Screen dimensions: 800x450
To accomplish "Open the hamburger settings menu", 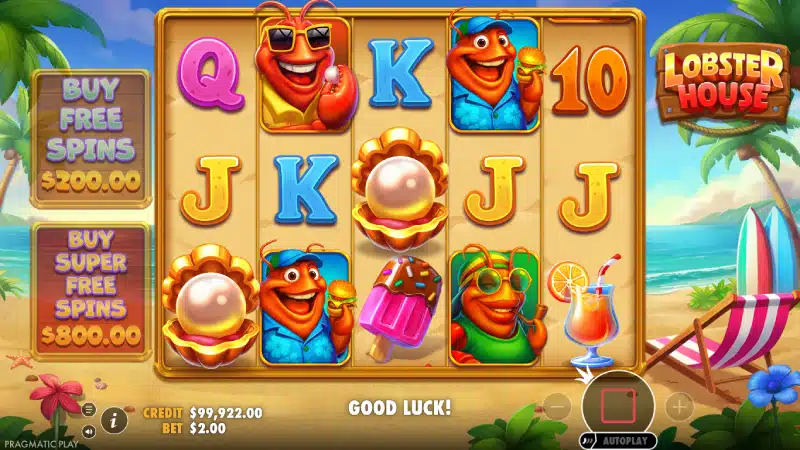I will pyautogui.click(x=88, y=410).
